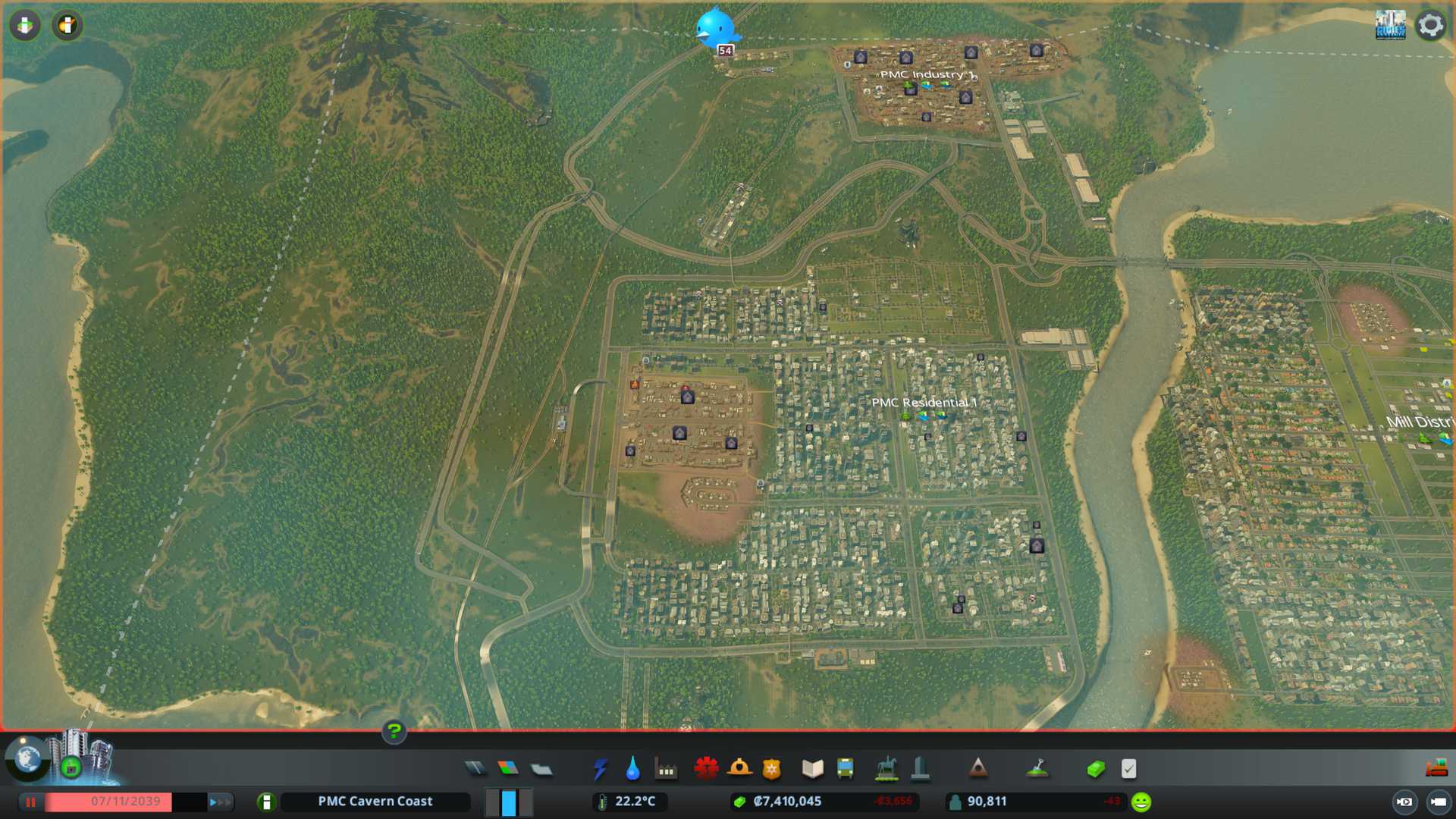
Task: Select the Electricity lightning bolt menu
Action: point(601,769)
